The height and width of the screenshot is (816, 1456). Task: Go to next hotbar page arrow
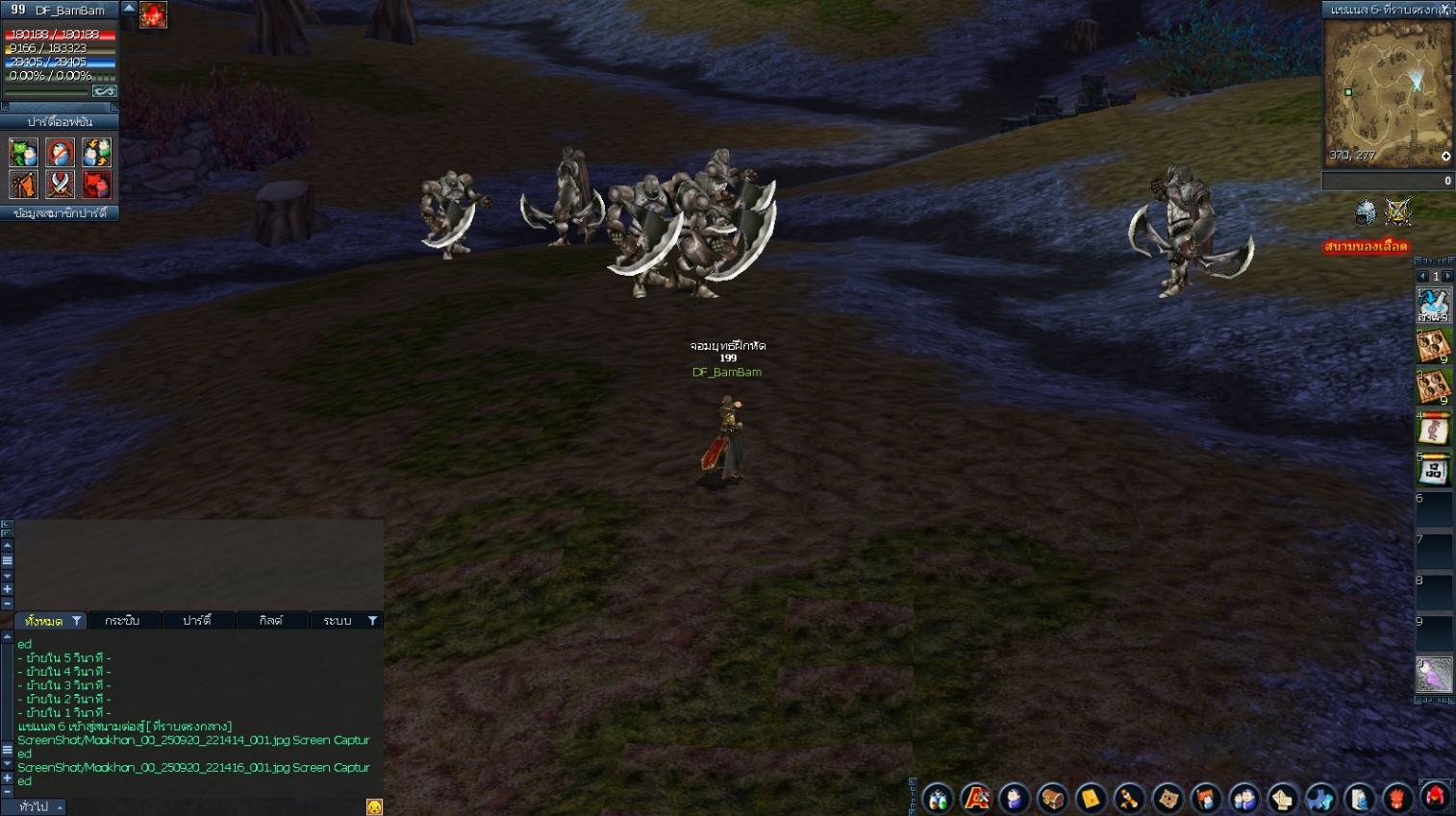coord(1447,277)
